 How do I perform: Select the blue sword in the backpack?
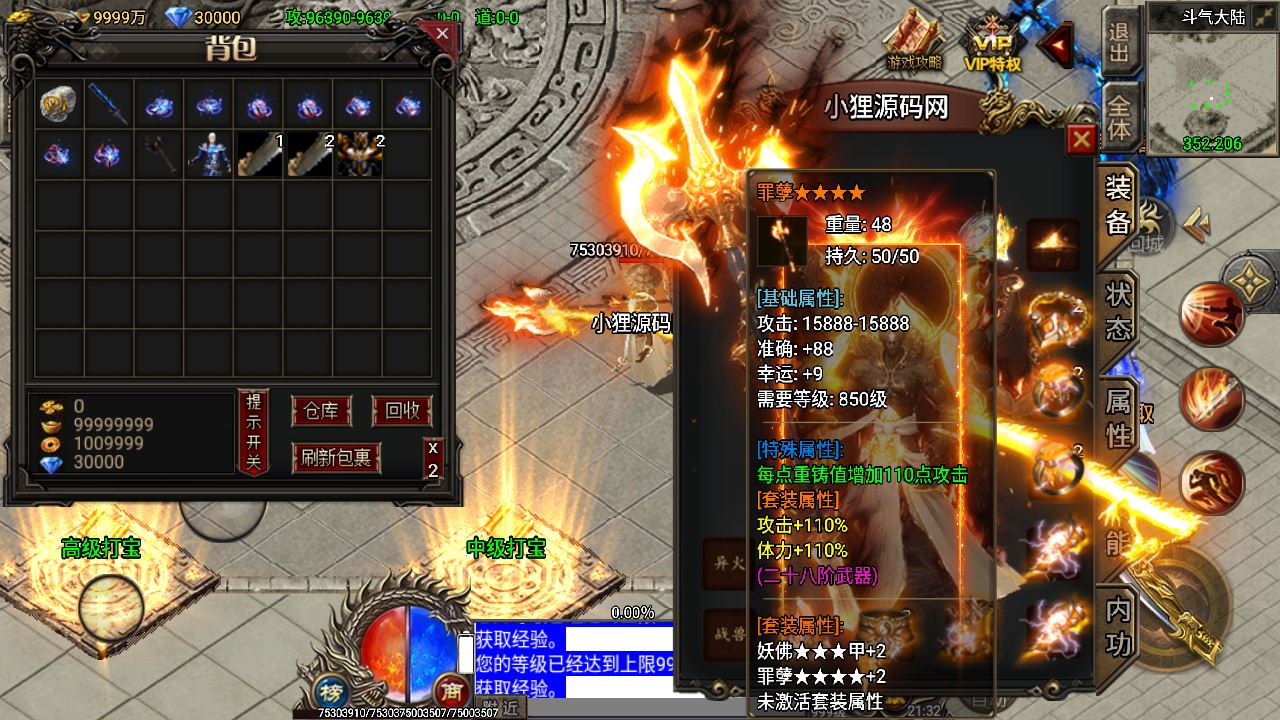(x=108, y=104)
